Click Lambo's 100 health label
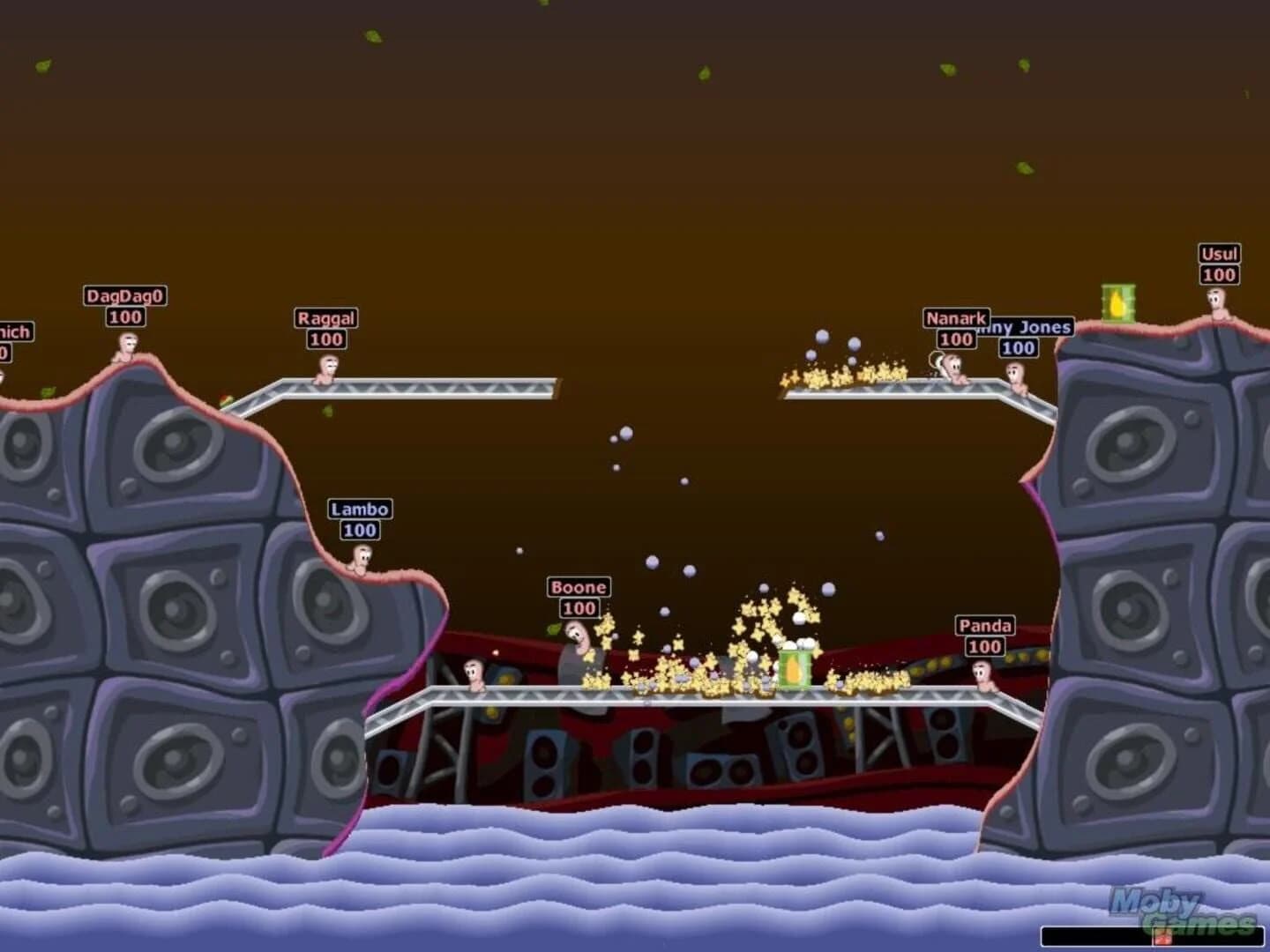Image resolution: width=1270 pixels, height=952 pixels. point(361,530)
